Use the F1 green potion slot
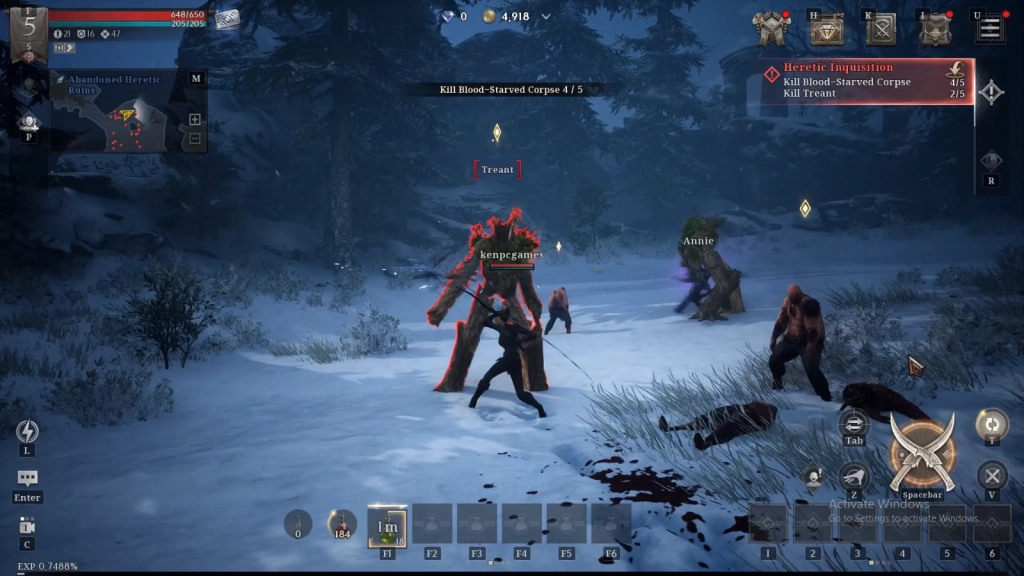Image resolution: width=1024 pixels, height=576 pixels. pyautogui.click(x=387, y=525)
